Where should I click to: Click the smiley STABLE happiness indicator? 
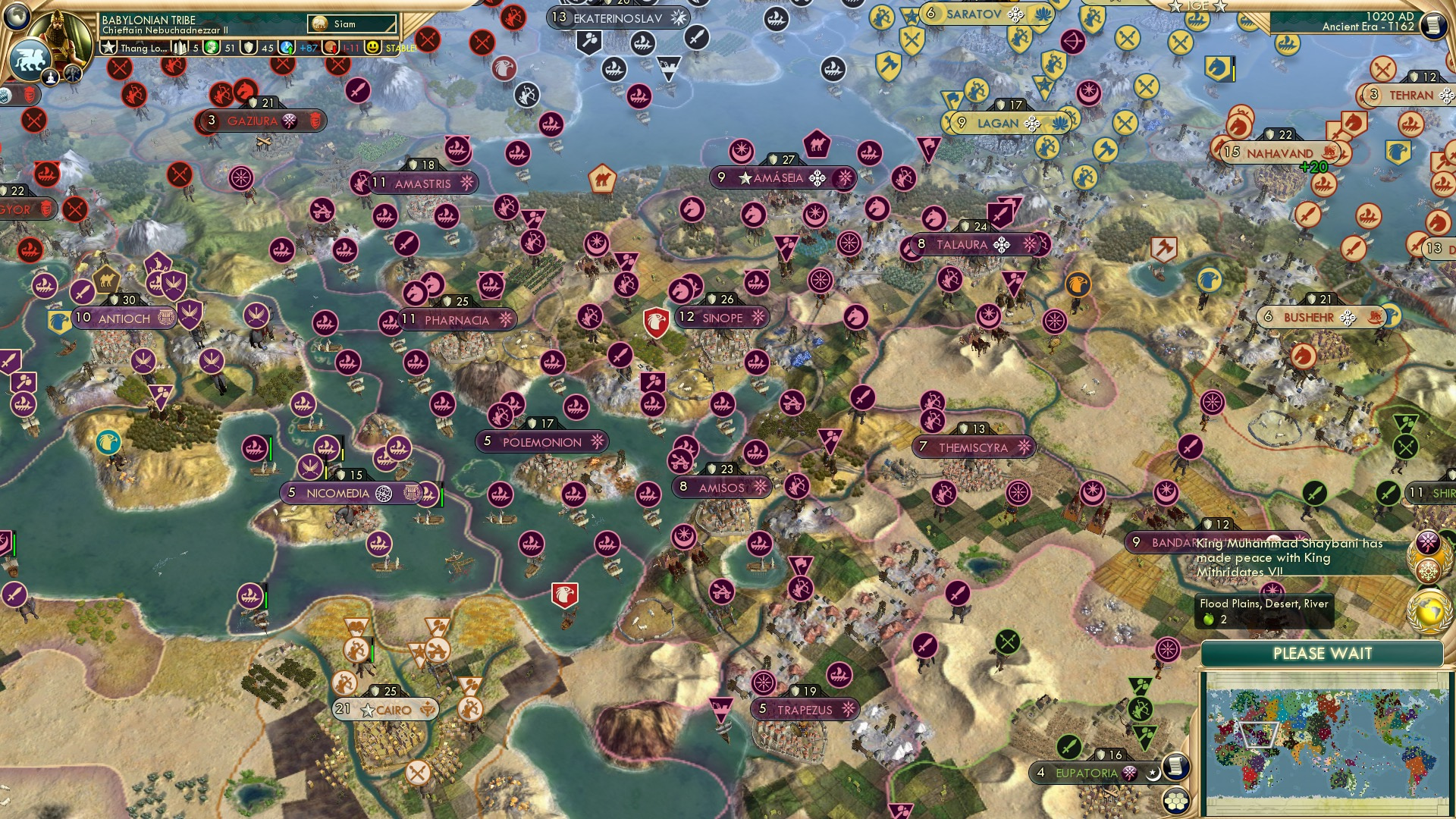tap(373, 47)
